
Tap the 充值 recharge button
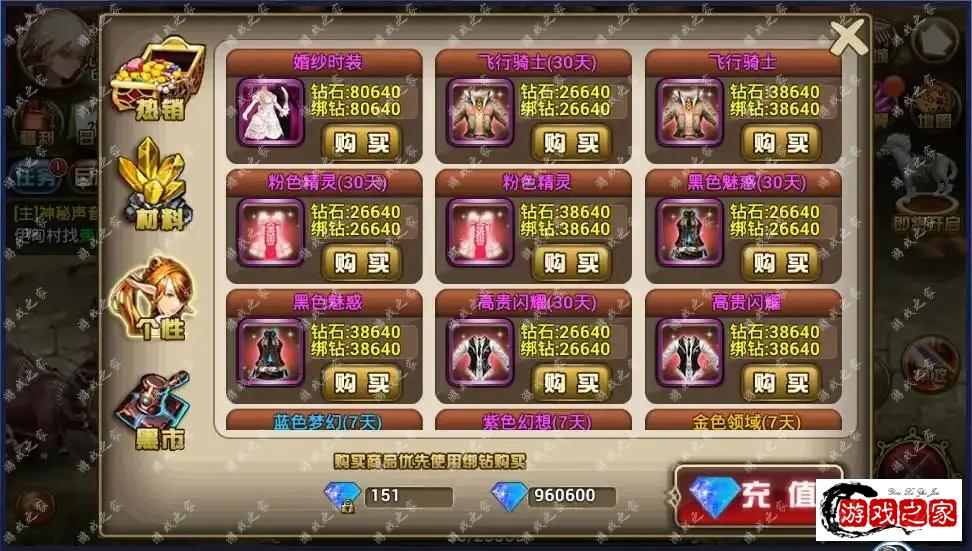pos(758,495)
